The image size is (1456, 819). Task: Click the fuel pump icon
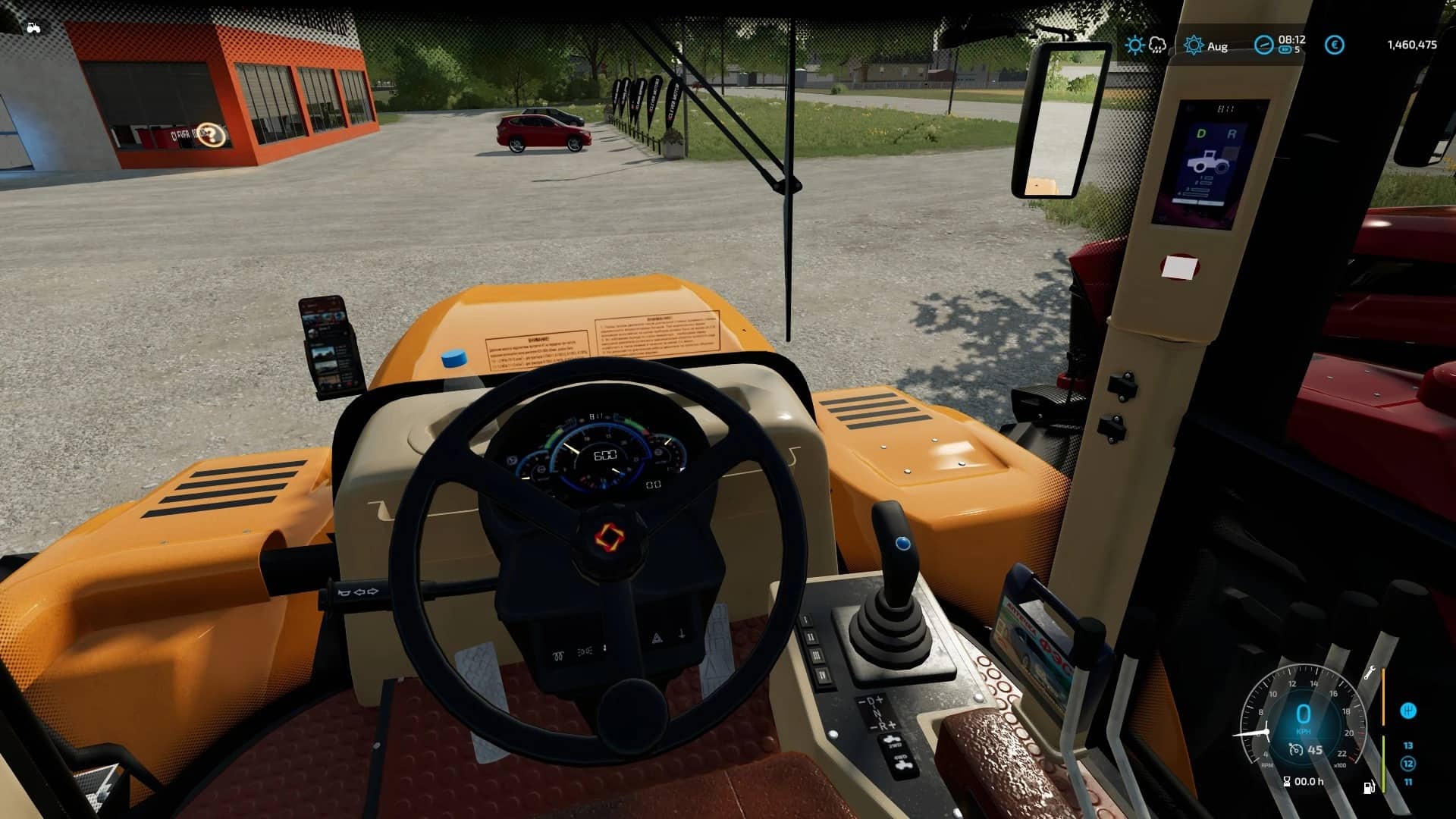pyautogui.click(x=1370, y=788)
